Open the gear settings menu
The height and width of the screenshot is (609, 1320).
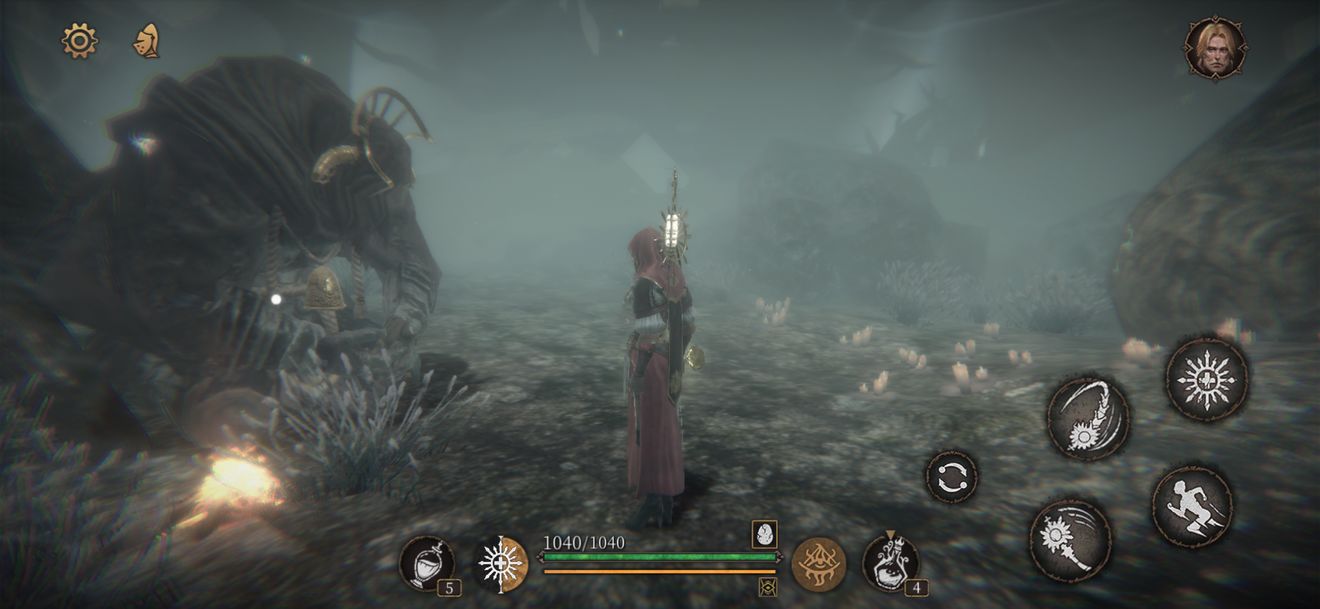coord(79,41)
